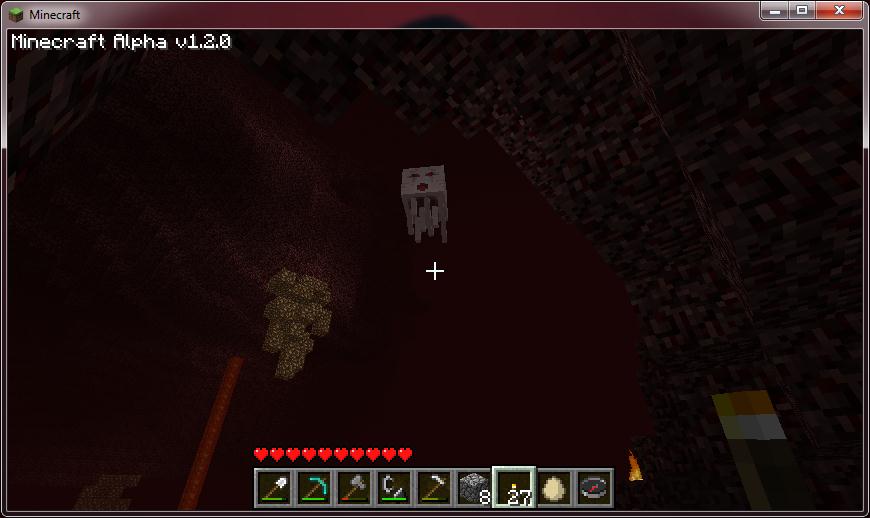The width and height of the screenshot is (870, 518).
Task: Select the compass slot
Action: coord(594,488)
